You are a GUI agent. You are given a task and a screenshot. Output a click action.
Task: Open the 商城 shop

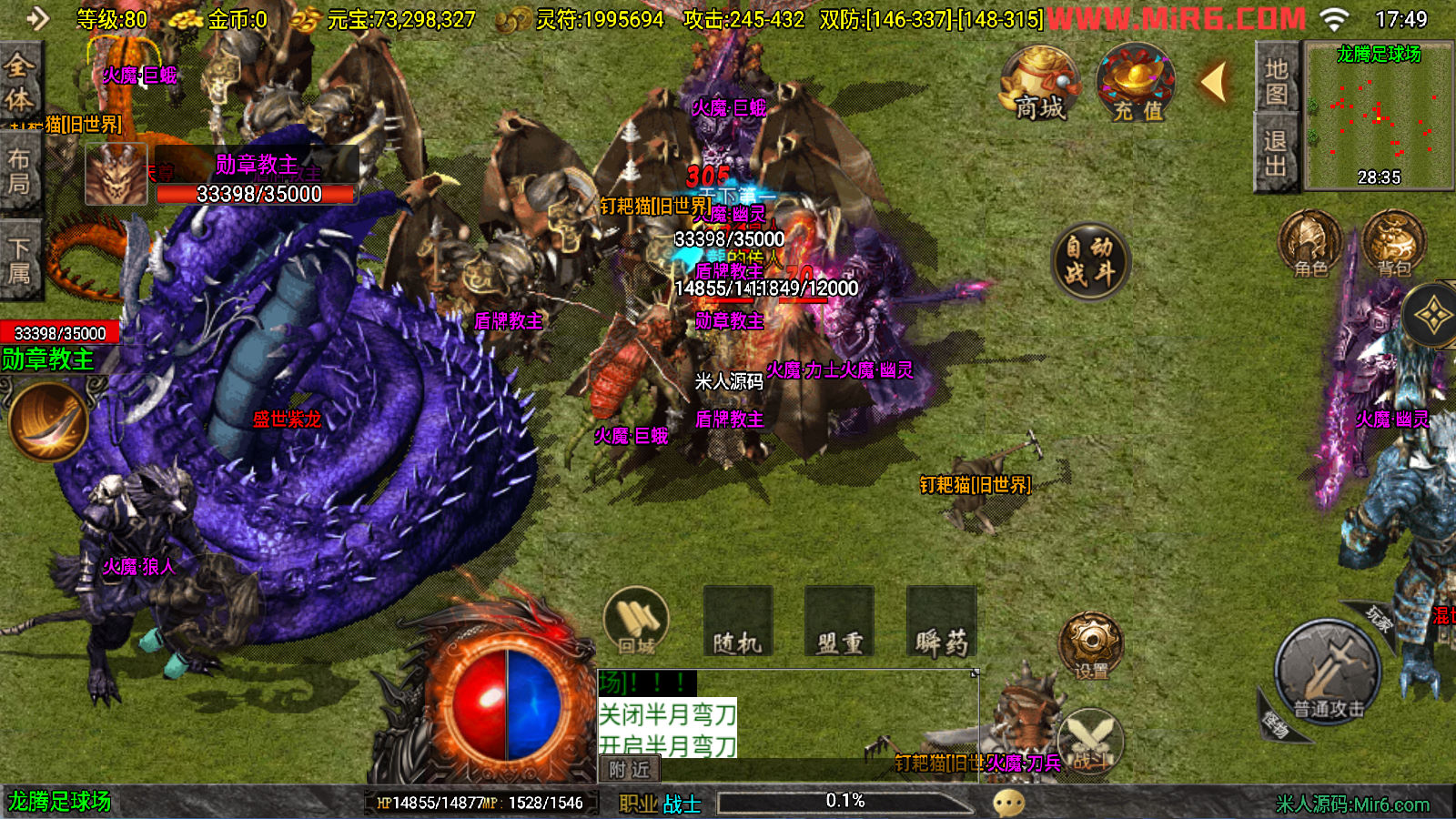click(1039, 85)
